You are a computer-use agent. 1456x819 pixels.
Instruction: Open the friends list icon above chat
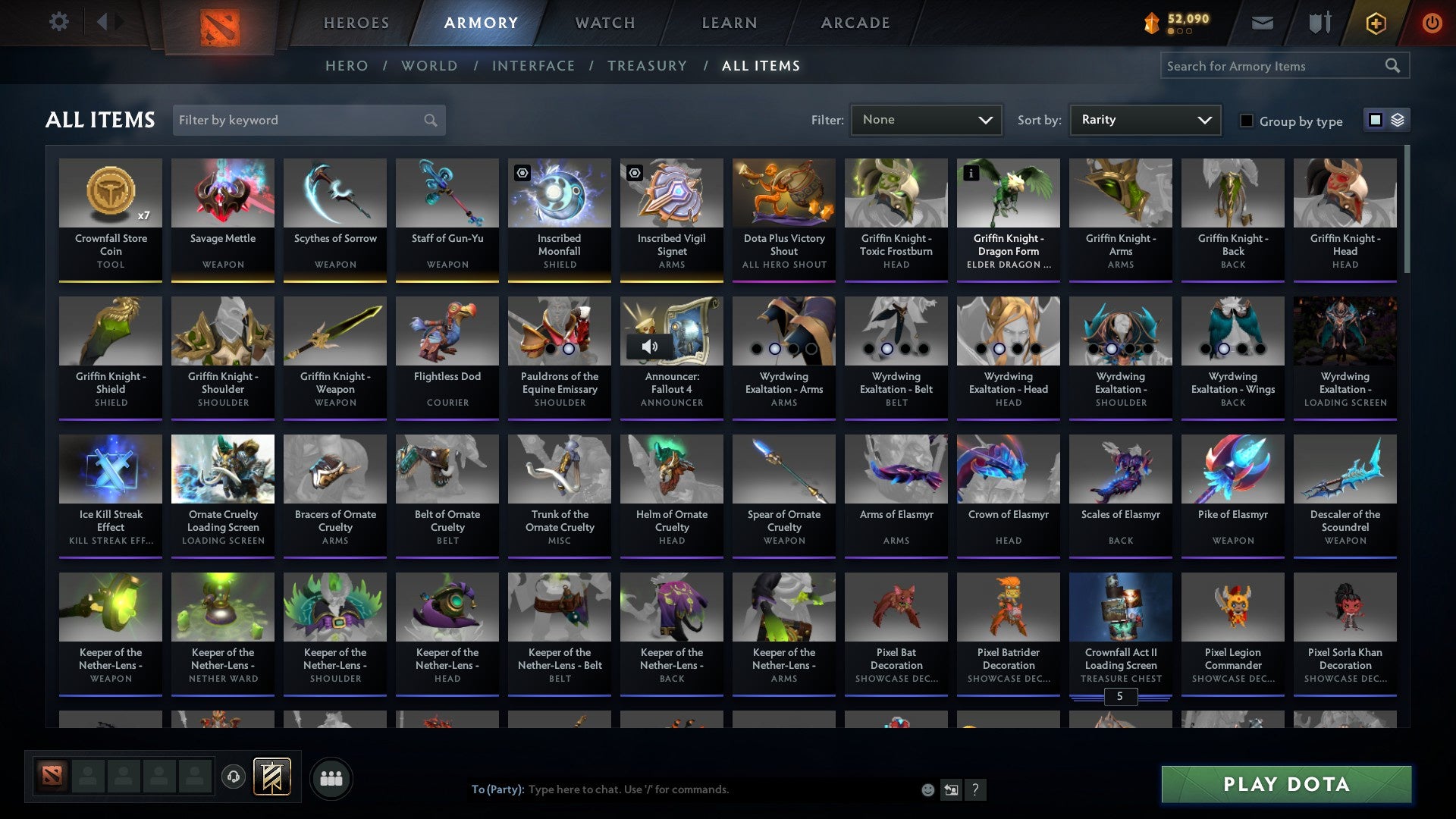click(331, 777)
